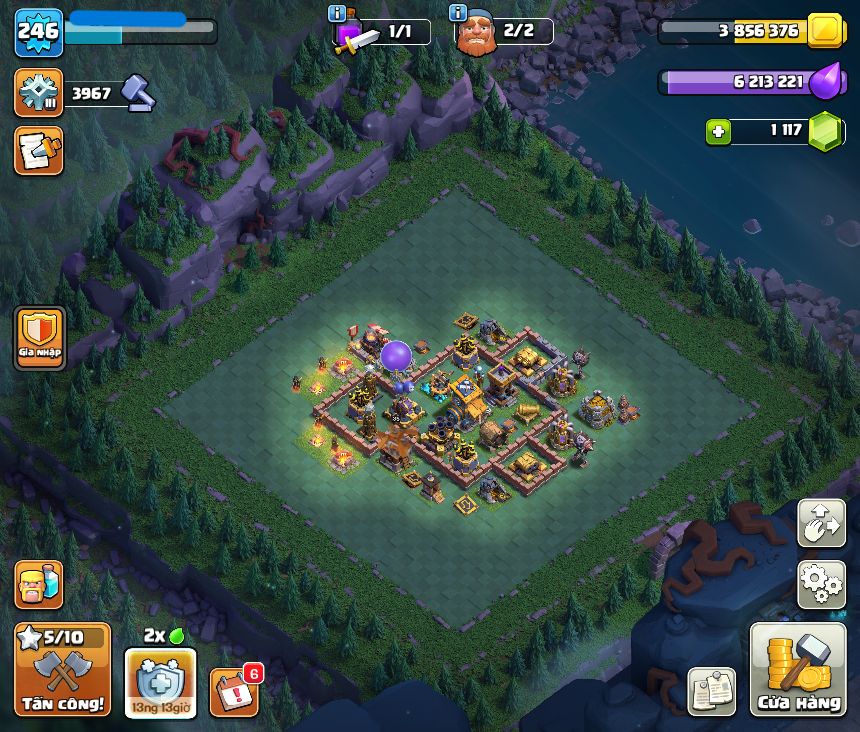
Task: Open the army overview barbarian icon
Action: click(39, 584)
